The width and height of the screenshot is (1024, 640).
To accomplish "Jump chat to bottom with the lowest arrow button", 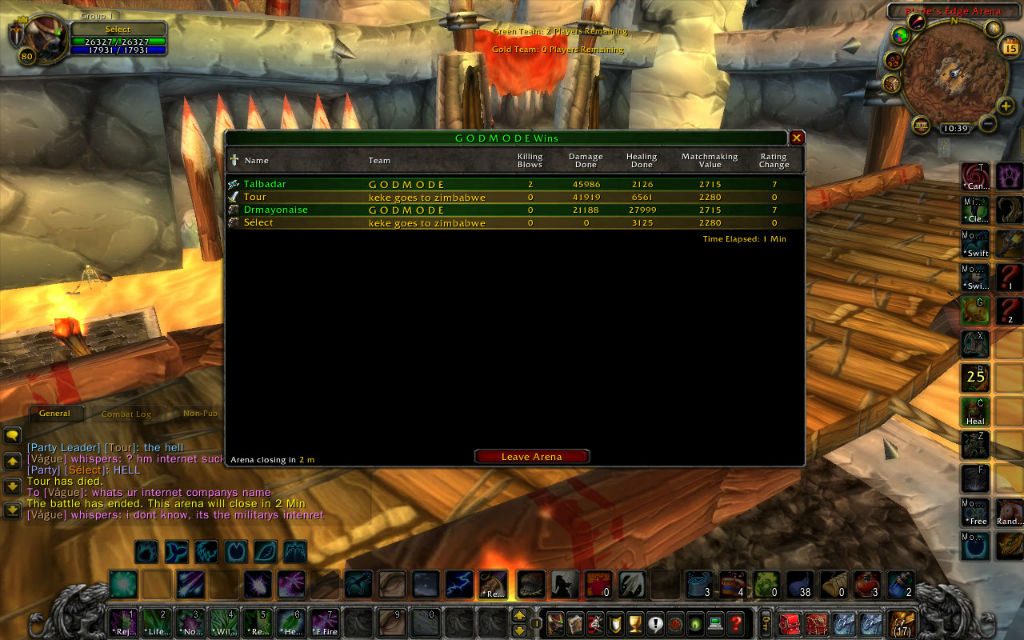I will (x=13, y=510).
